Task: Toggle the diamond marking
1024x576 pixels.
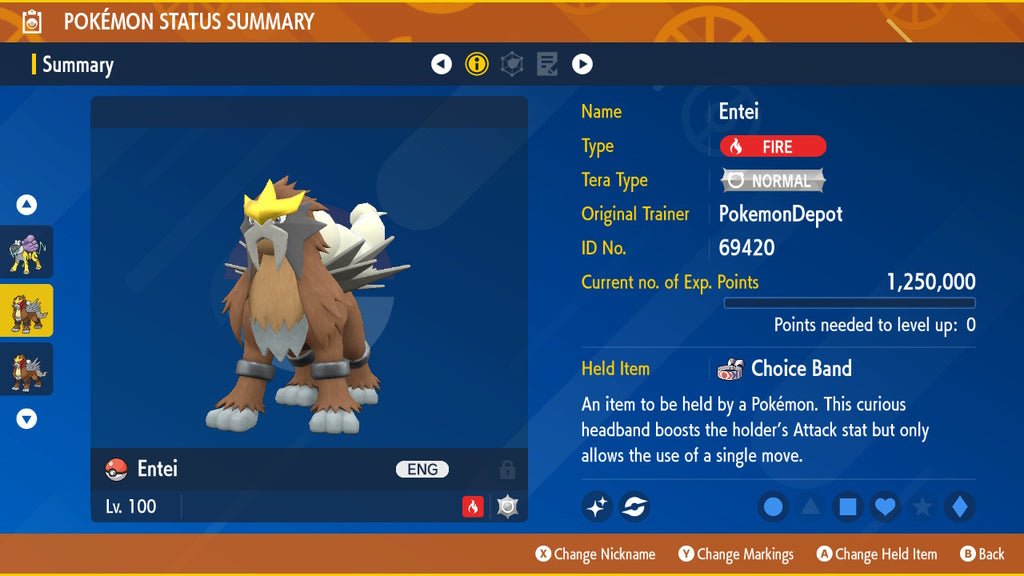Action: (x=959, y=507)
